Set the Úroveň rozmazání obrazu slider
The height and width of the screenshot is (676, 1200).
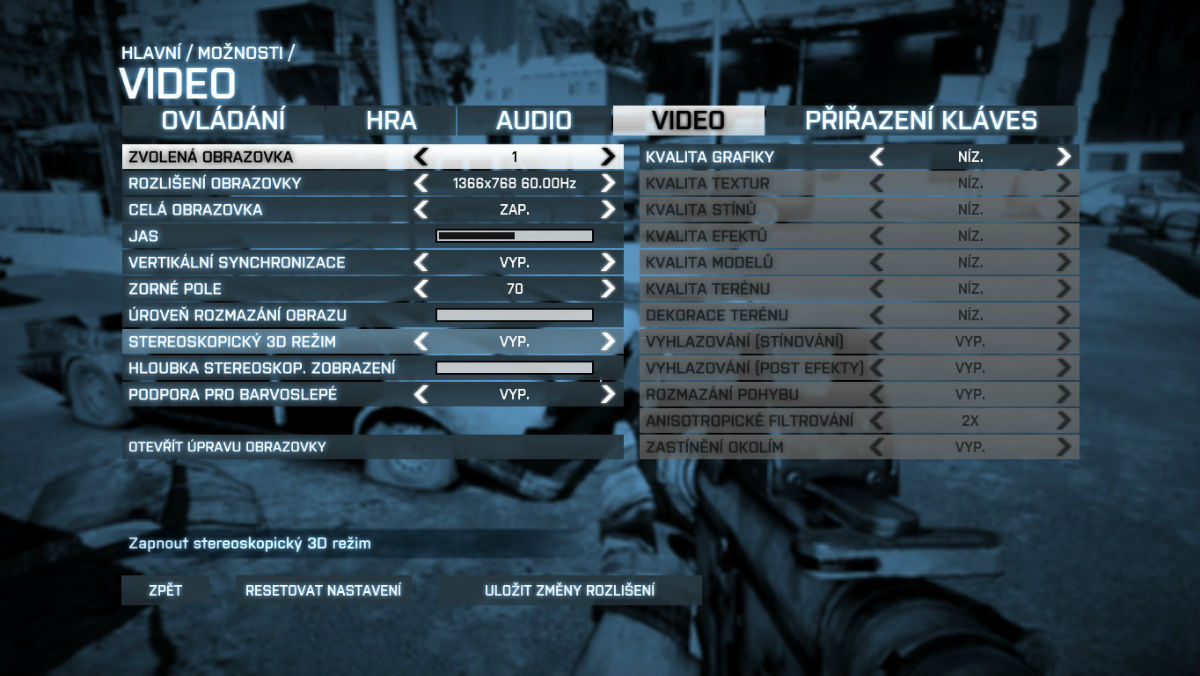click(x=515, y=315)
